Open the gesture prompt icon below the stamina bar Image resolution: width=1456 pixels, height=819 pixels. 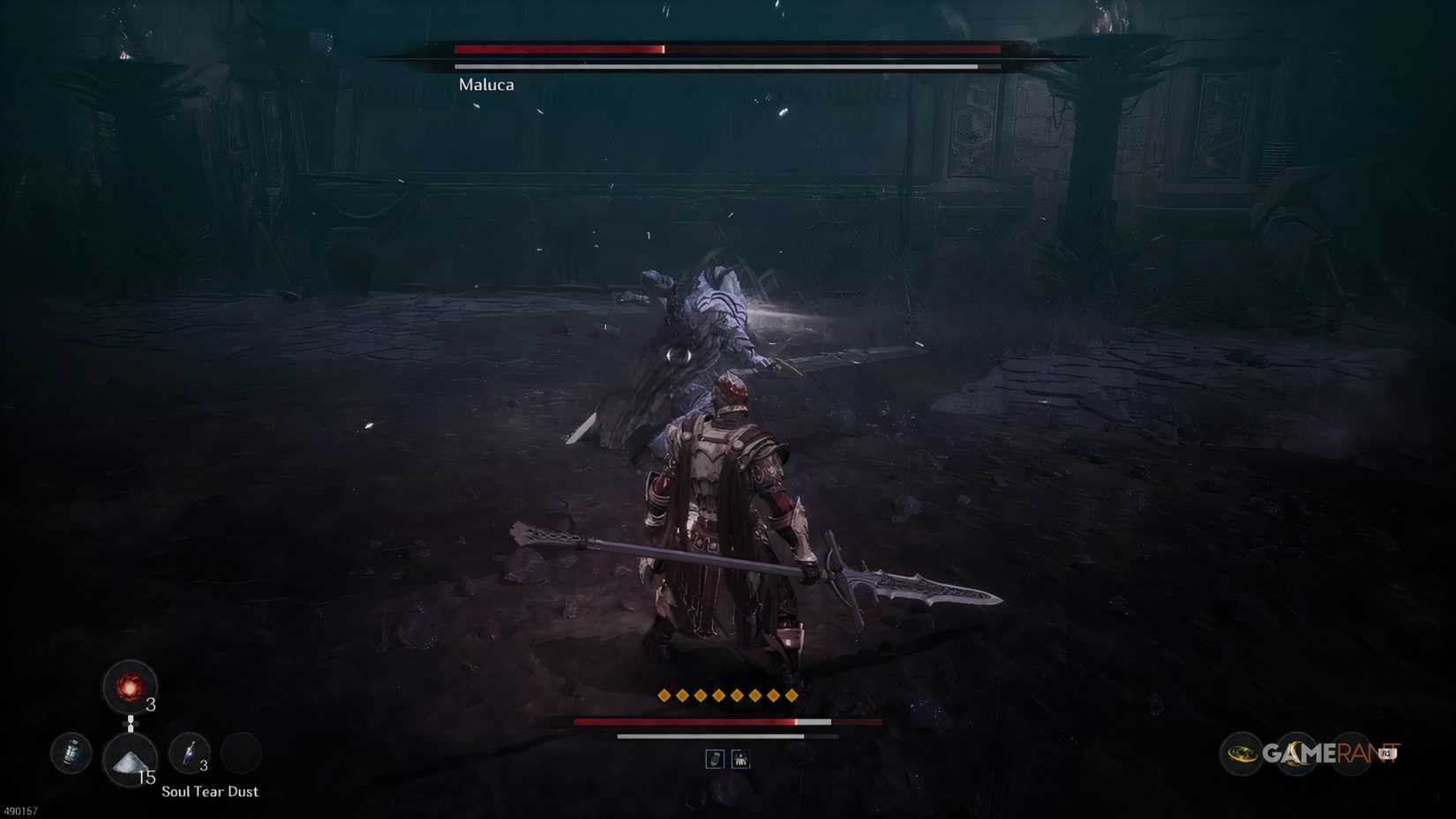[x=716, y=758]
